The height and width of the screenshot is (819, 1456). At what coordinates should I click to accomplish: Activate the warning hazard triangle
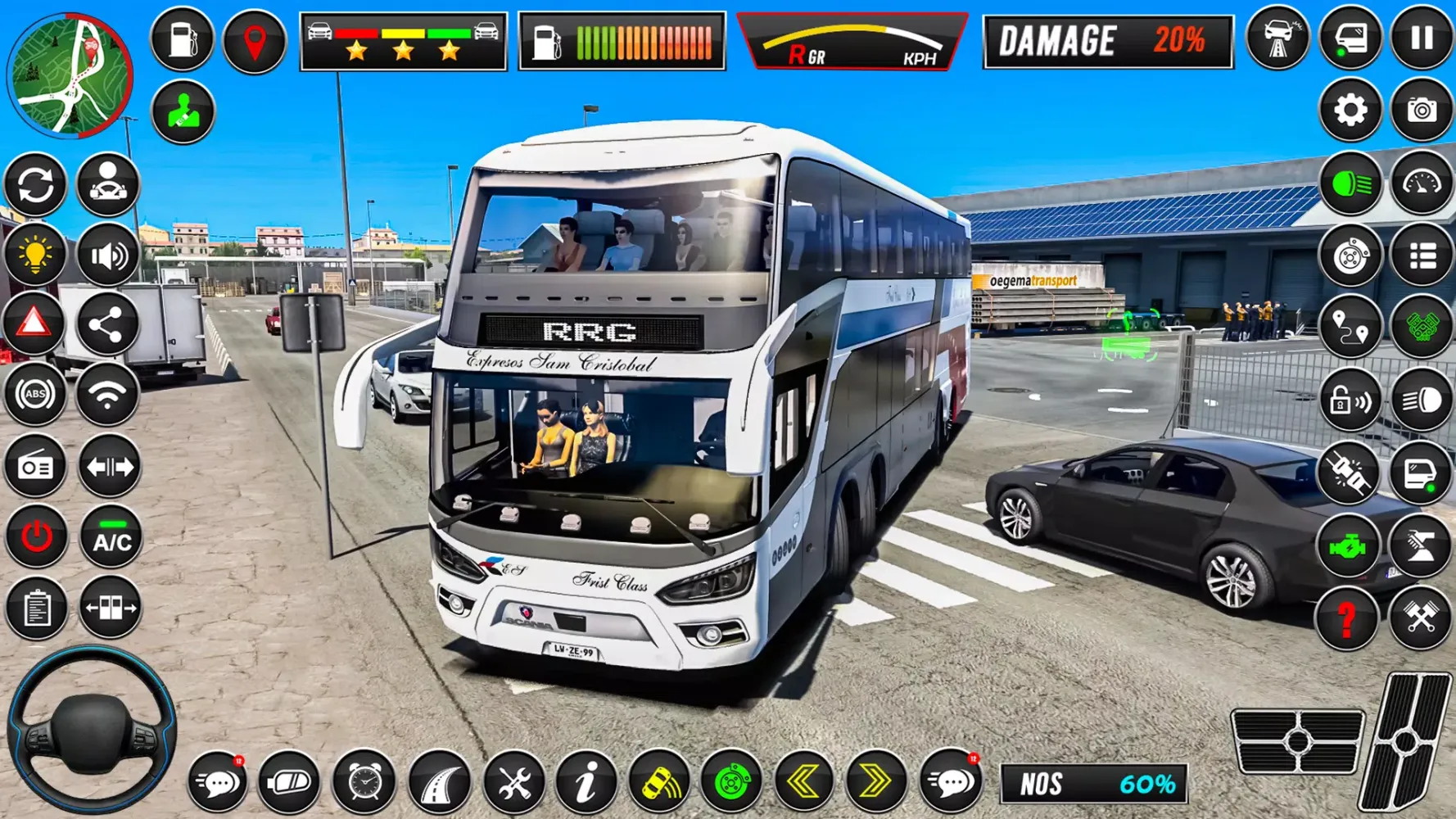(x=34, y=324)
